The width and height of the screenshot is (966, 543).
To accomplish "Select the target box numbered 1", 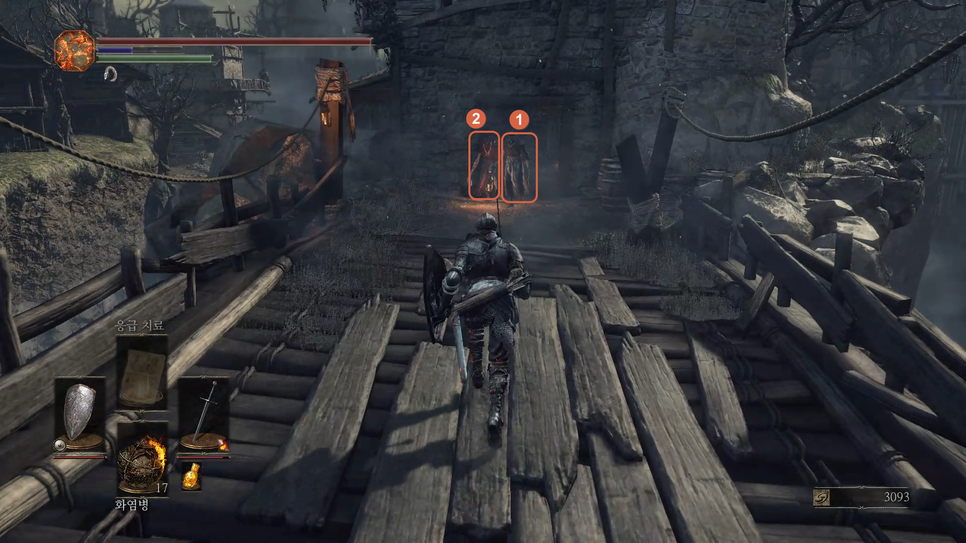I will tap(519, 167).
